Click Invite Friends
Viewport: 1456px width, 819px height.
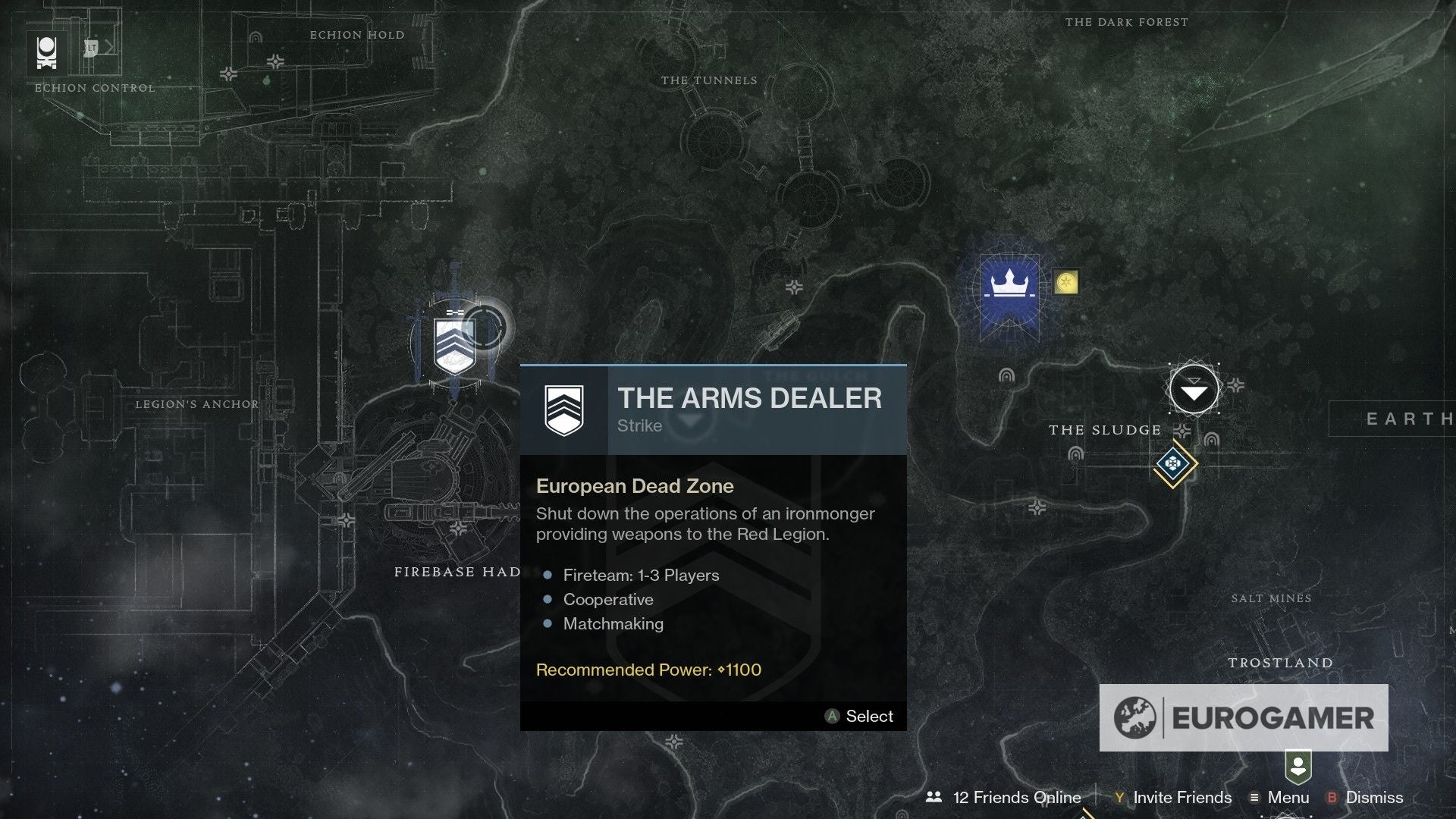click(x=1181, y=798)
